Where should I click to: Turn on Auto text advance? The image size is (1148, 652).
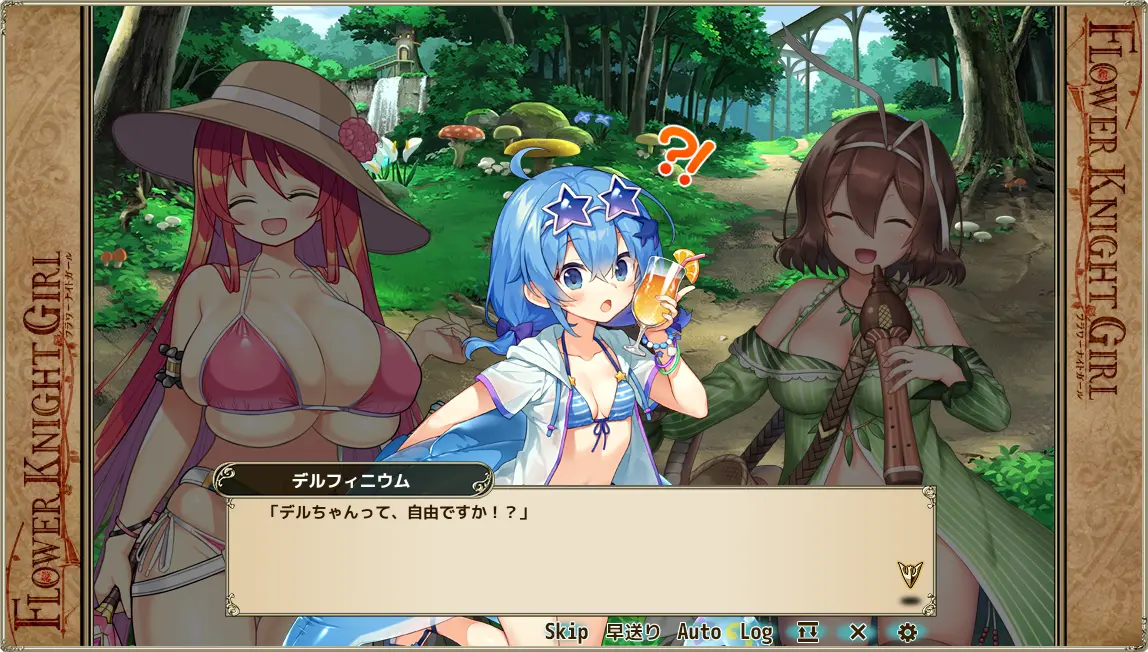[699, 632]
